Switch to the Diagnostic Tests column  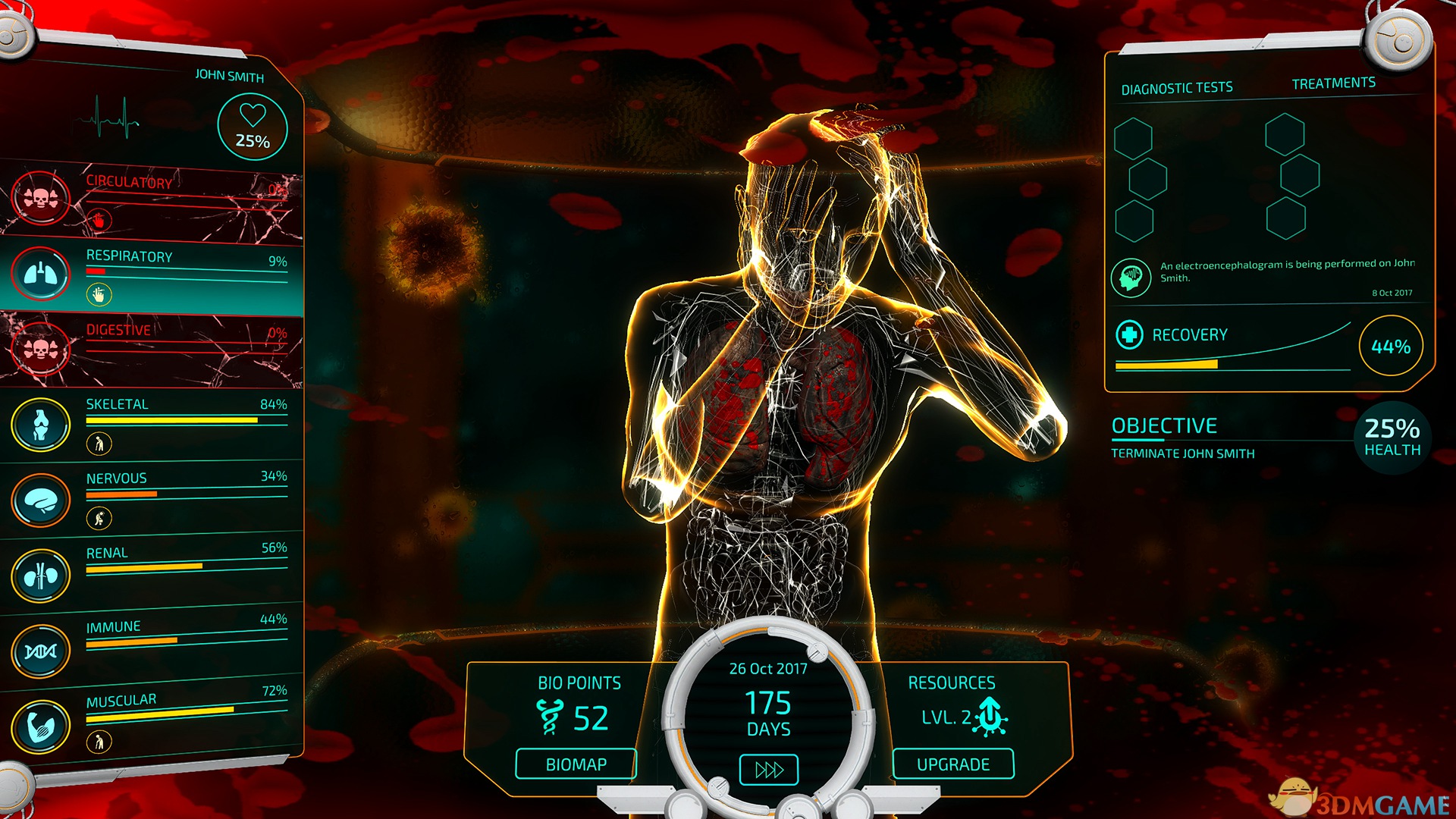click(1177, 89)
